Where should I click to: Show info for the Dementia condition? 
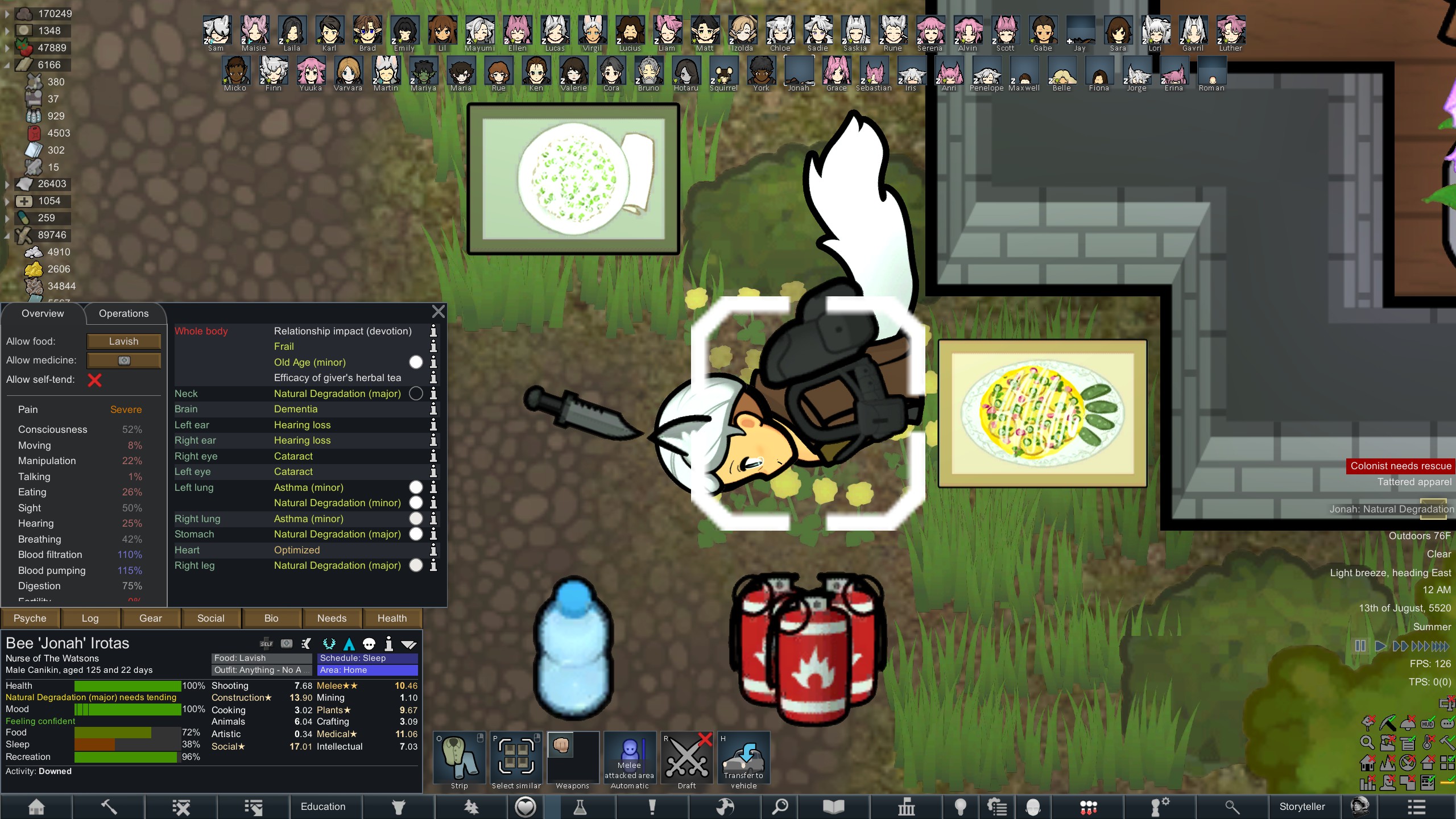click(433, 409)
